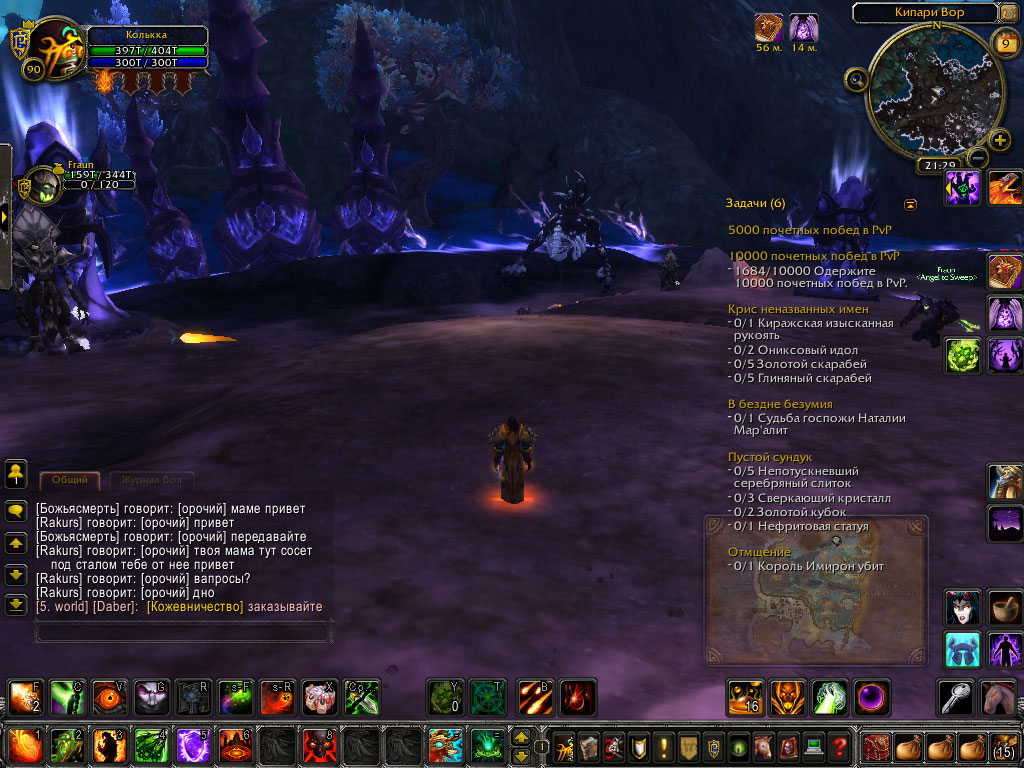Select the Fraun party member portrait

point(42,186)
